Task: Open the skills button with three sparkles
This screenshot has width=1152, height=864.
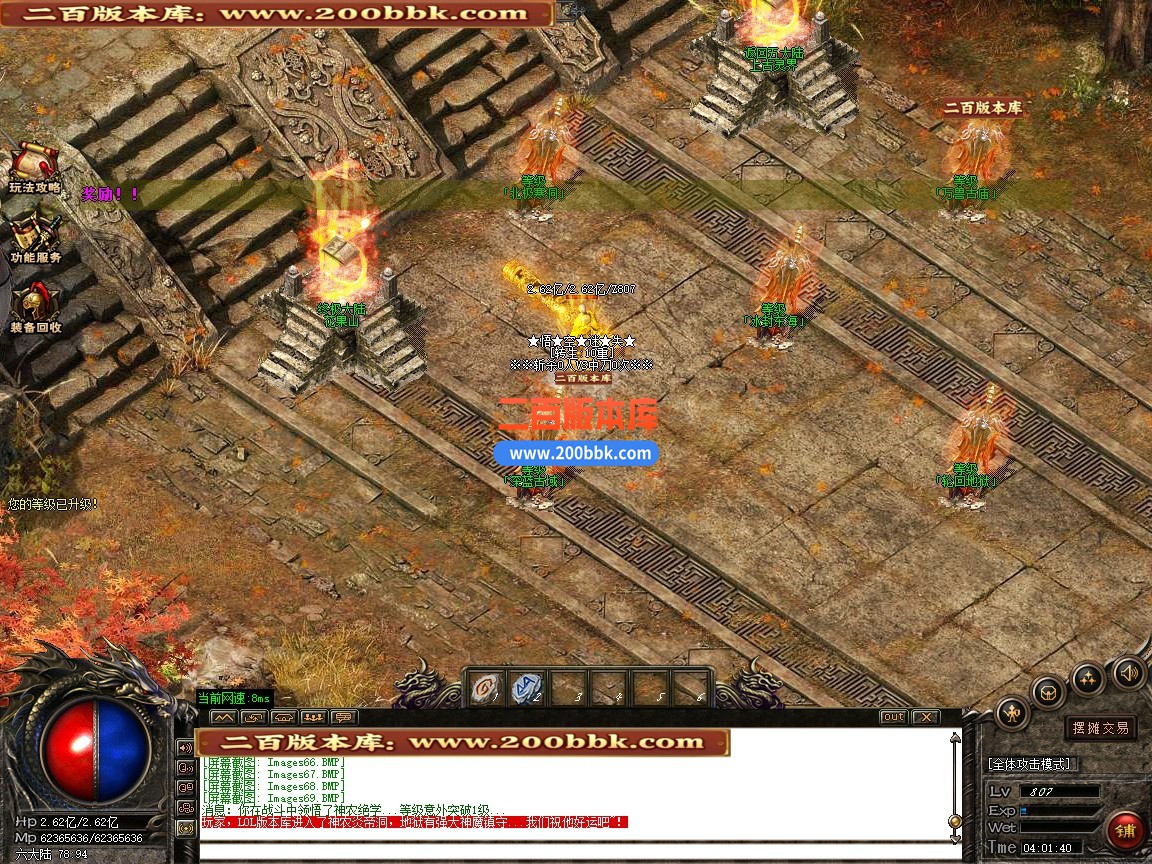Action: click(x=1088, y=679)
